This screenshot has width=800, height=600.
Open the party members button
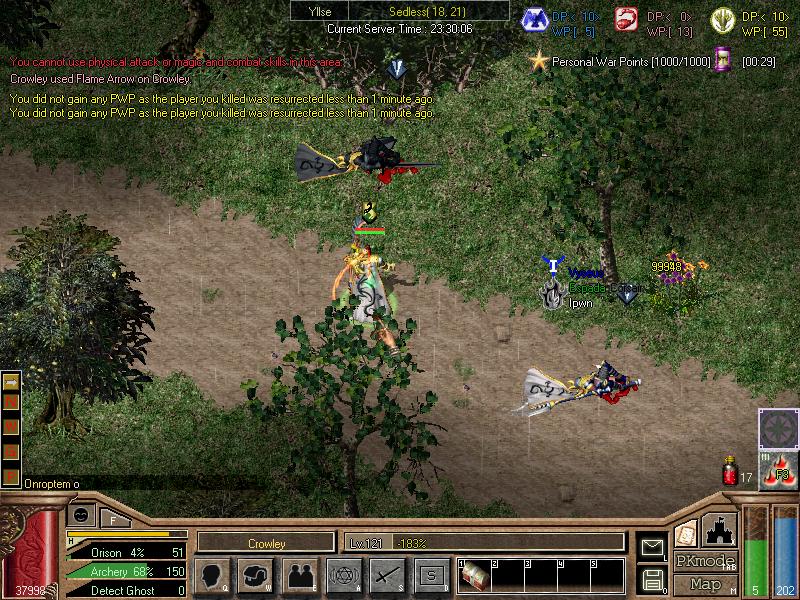tap(299, 575)
